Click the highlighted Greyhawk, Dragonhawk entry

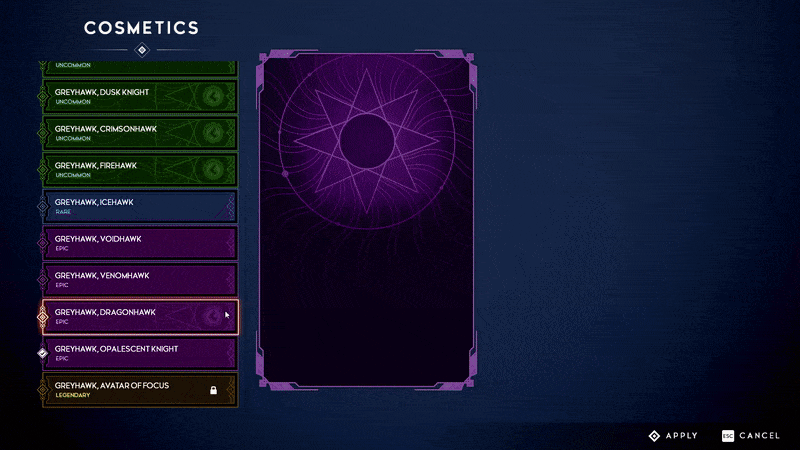pos(139,316)
